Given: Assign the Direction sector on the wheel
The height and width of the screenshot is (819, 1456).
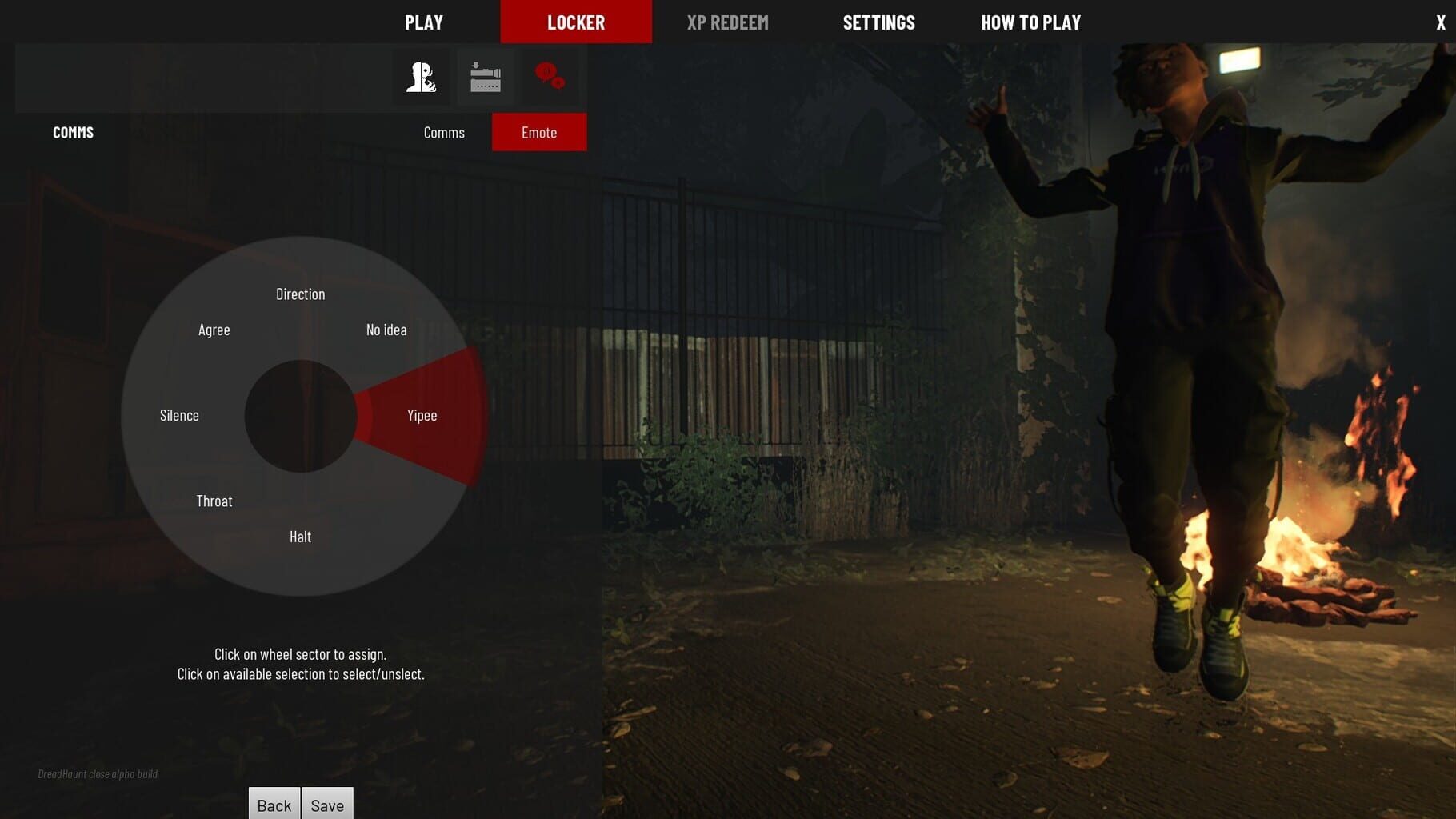Looking at the screenshot, I should pos(301,294).
